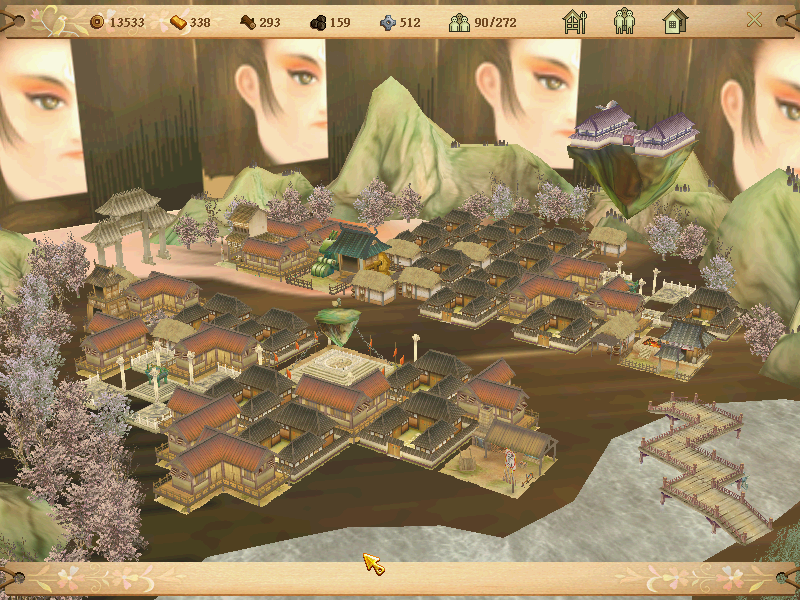Screen dimensions: 800x600
Task: Open the villagers management icon
Action: pos(624,21)
